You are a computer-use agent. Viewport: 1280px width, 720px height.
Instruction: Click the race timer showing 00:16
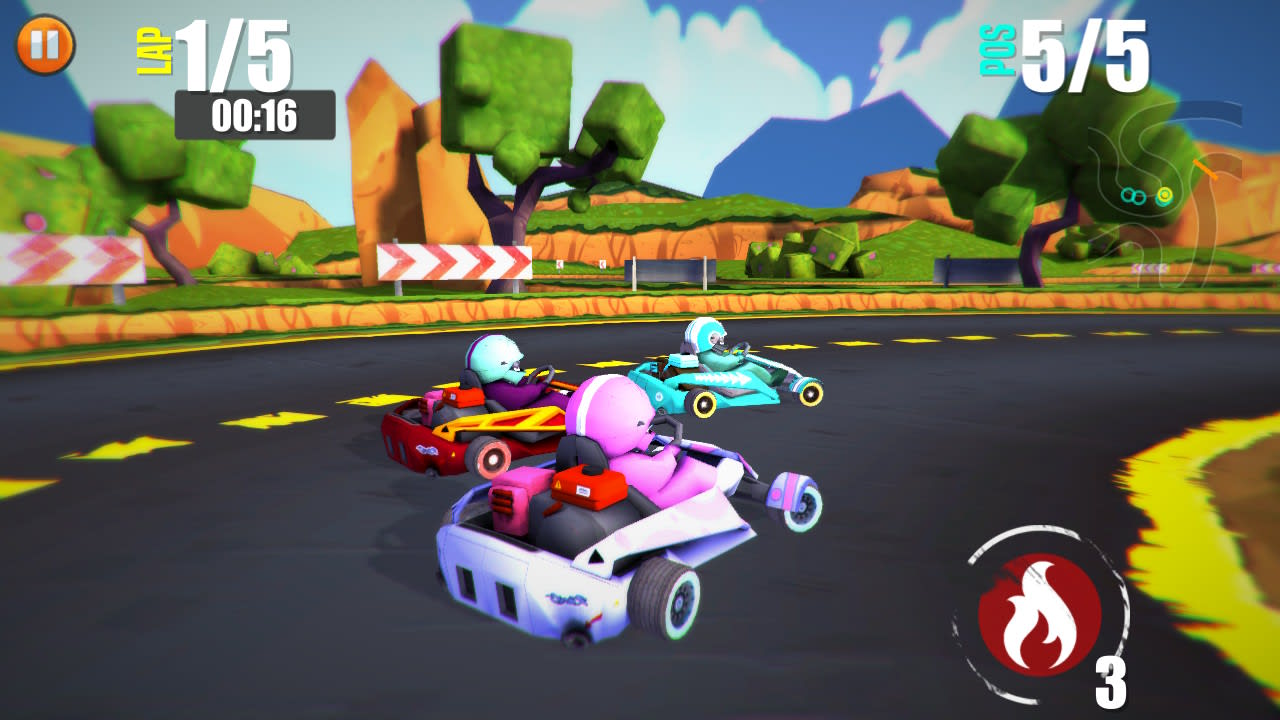pos(253,114)
